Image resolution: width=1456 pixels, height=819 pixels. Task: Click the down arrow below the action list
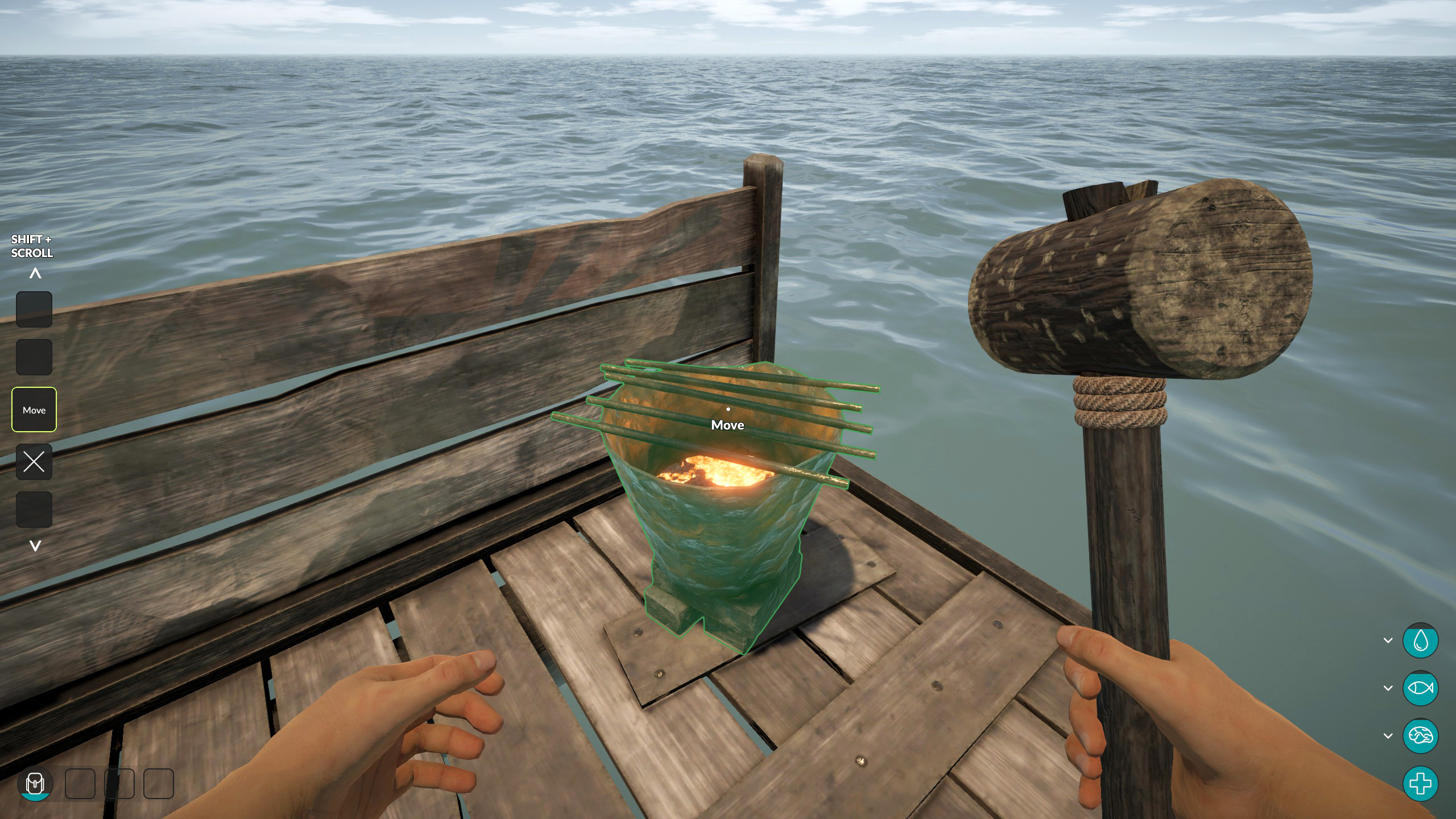click(35, 546)
